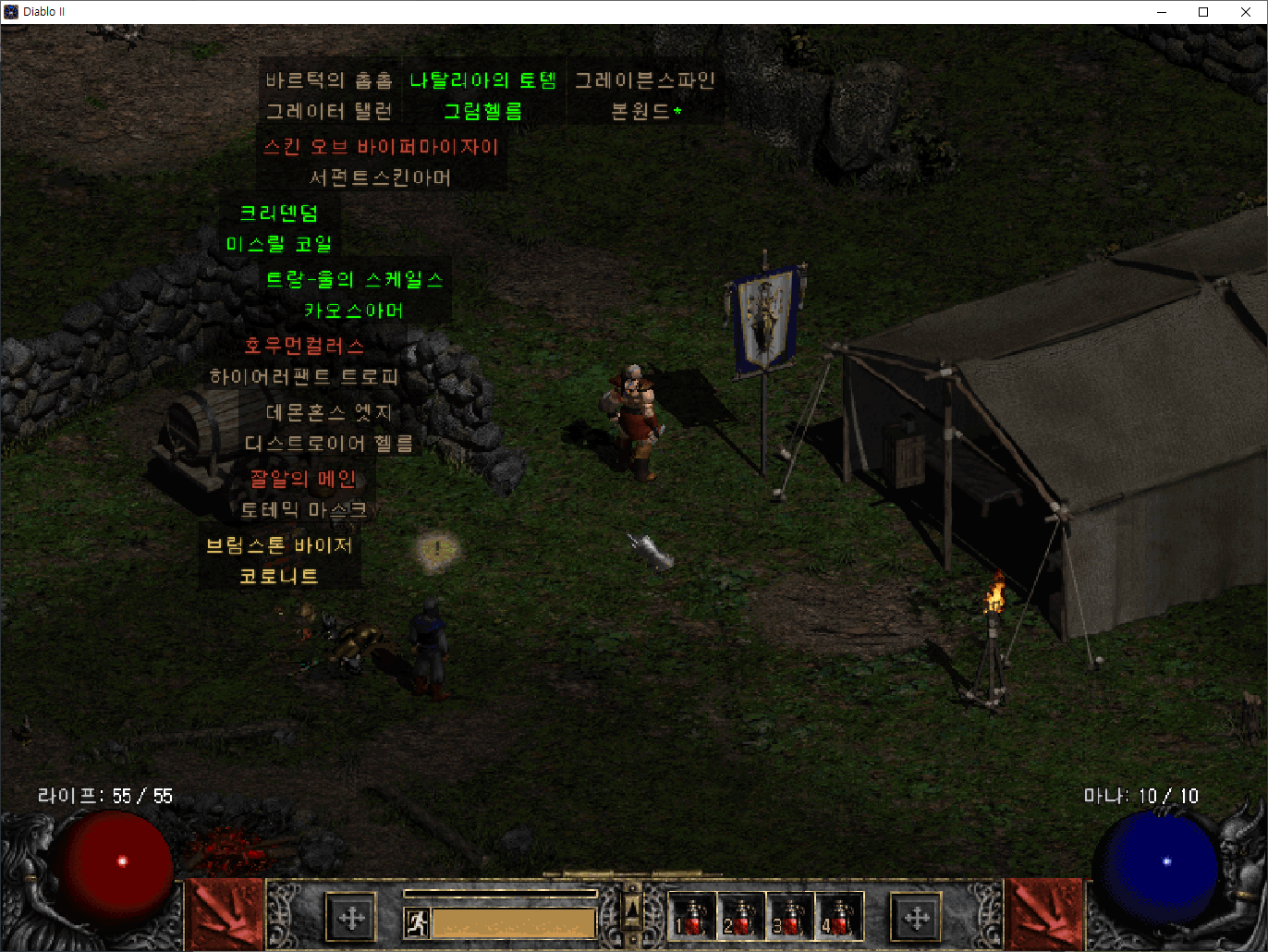
Task: Click the 본원드 item label
Action: click(644, 111)
